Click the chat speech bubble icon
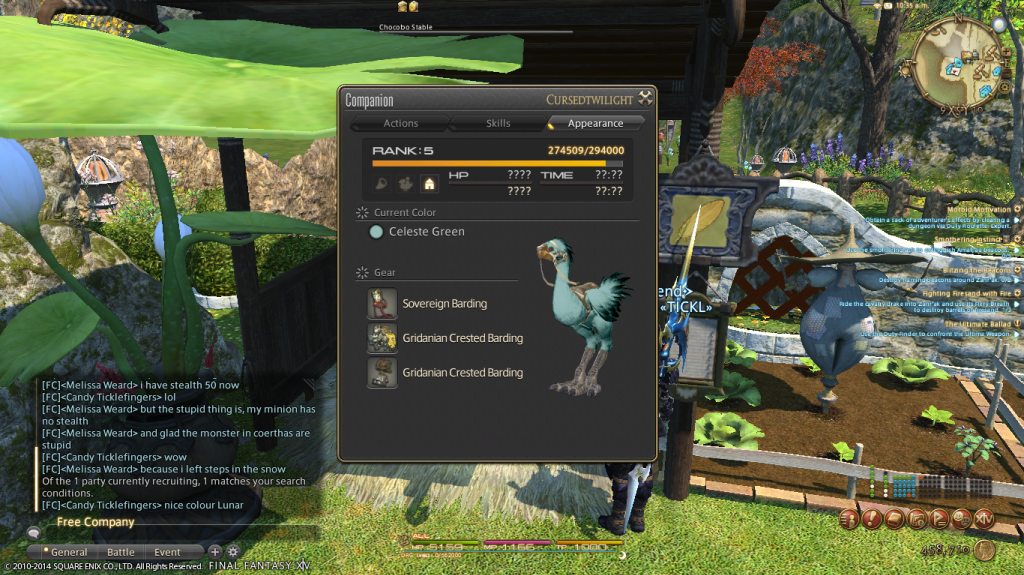The width and height of the screenshot is (1024, 575). click(33, 533)
